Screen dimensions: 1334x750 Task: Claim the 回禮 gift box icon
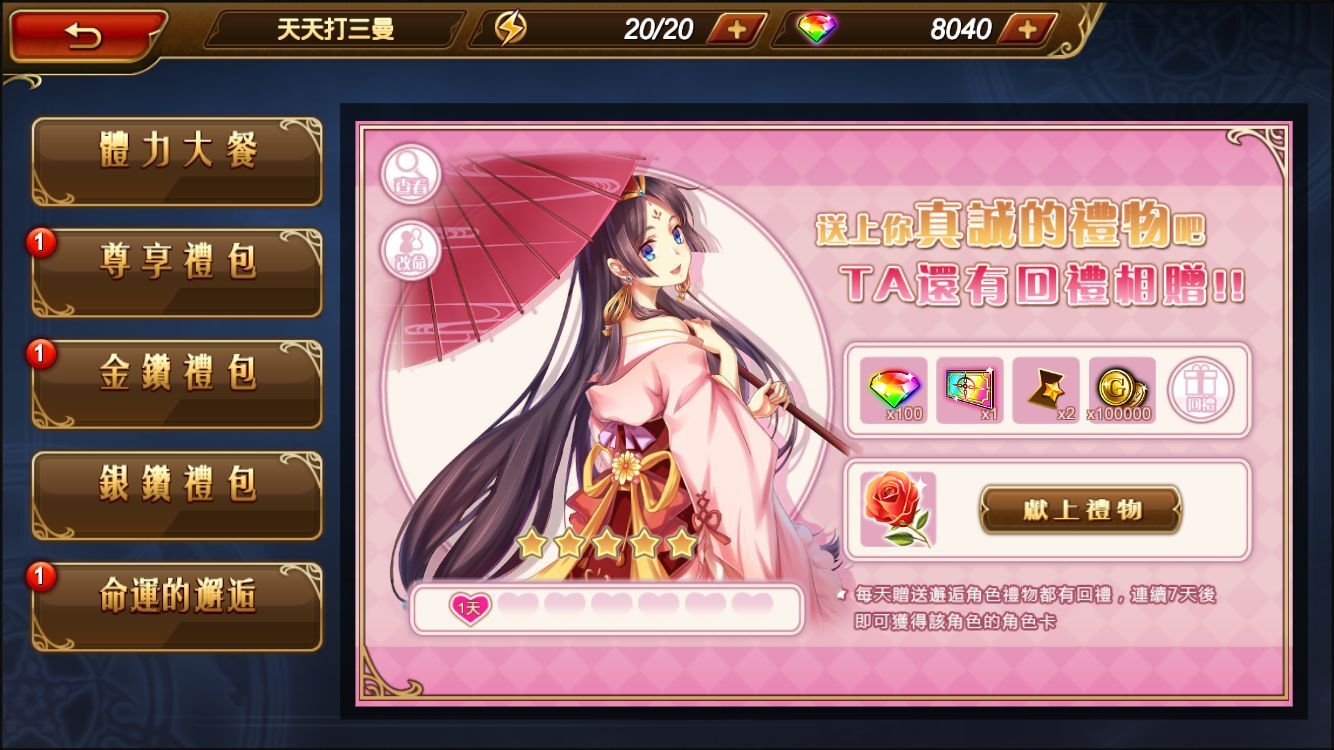[1200, 390]
